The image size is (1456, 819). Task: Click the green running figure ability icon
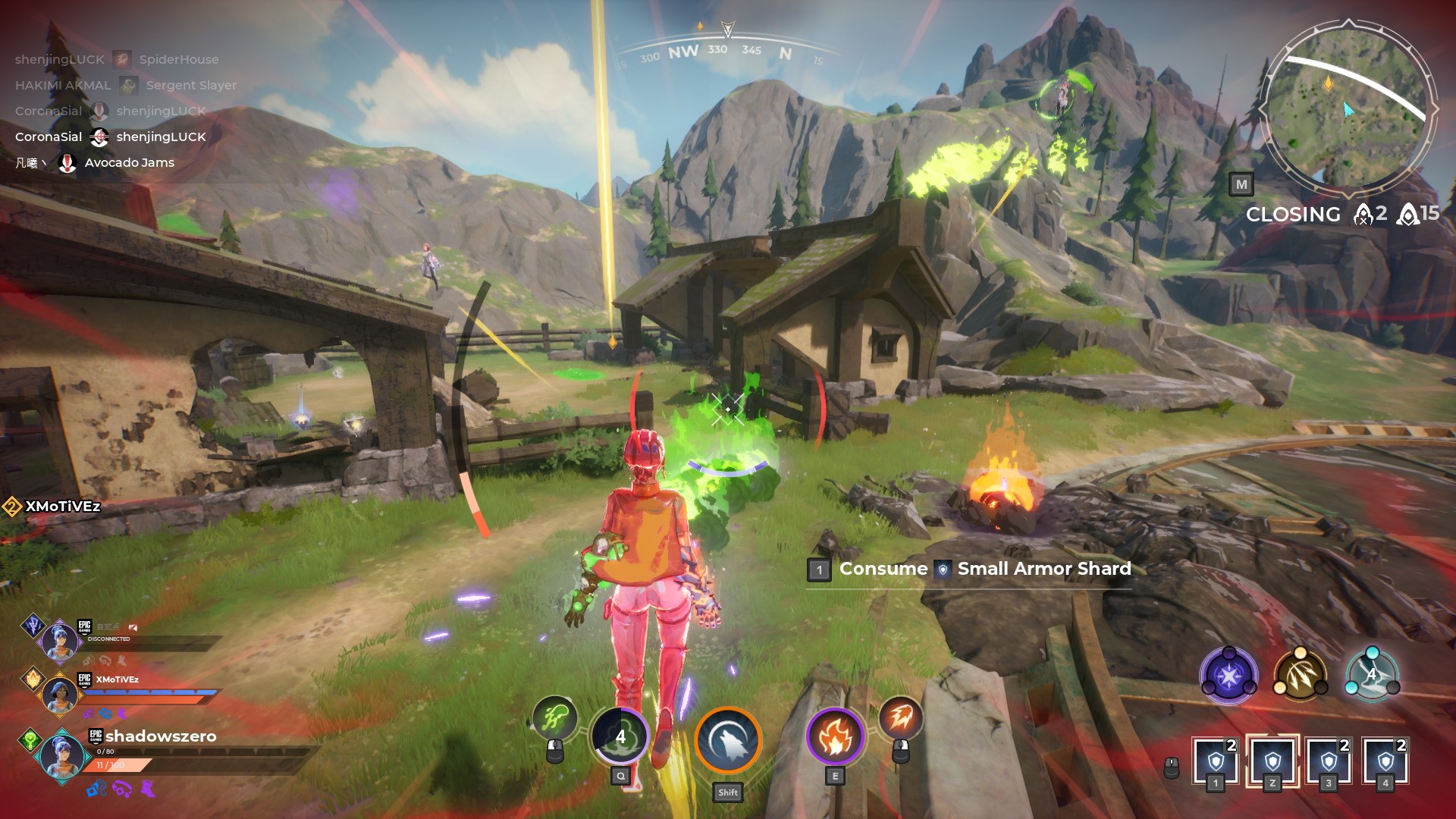tap(554, 717)
